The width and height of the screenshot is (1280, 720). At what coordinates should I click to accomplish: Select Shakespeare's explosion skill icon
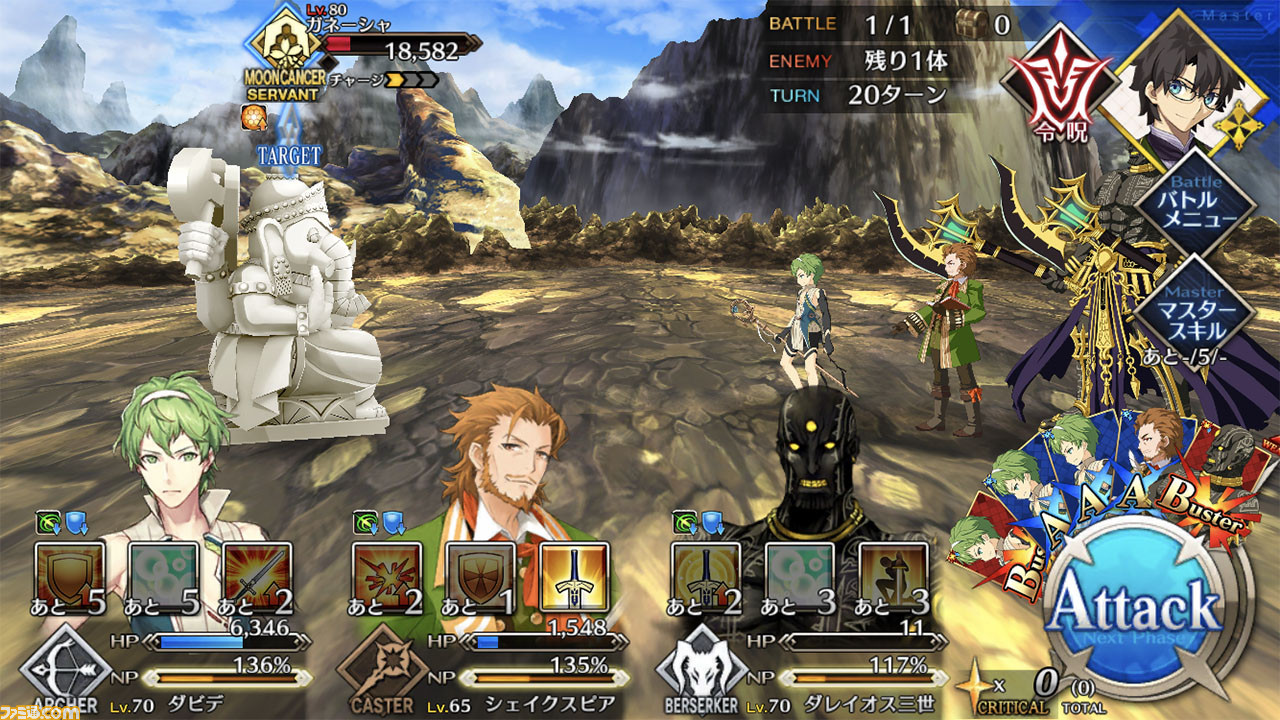tap(386, 577)
